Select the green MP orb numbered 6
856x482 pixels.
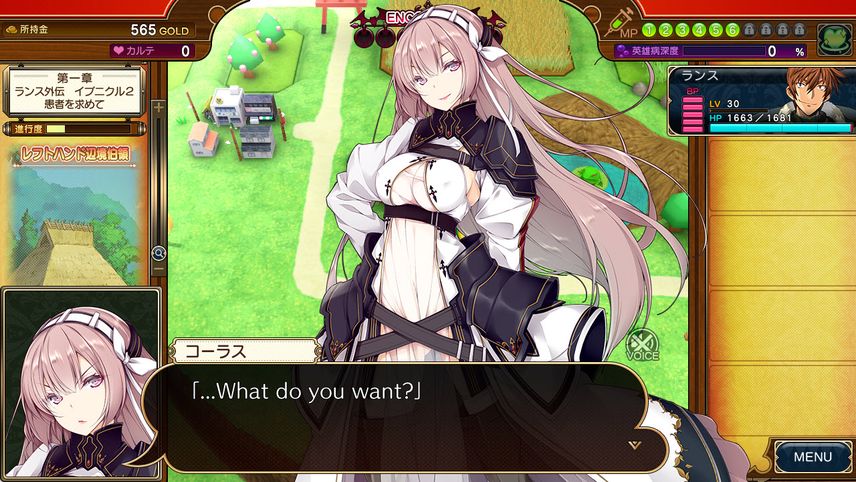(x=732, y=30)
